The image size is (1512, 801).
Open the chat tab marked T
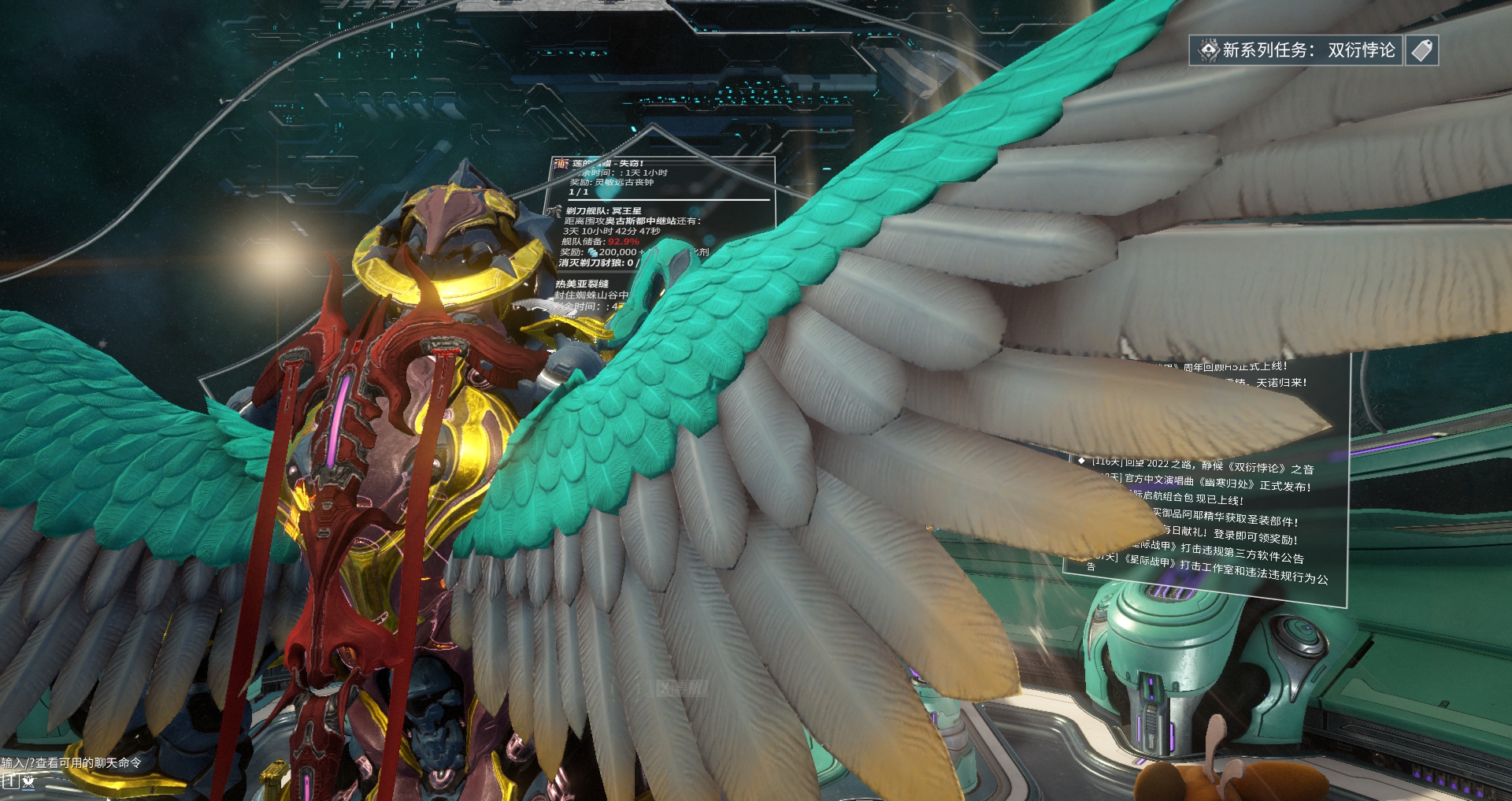click(x=10, y=781)
